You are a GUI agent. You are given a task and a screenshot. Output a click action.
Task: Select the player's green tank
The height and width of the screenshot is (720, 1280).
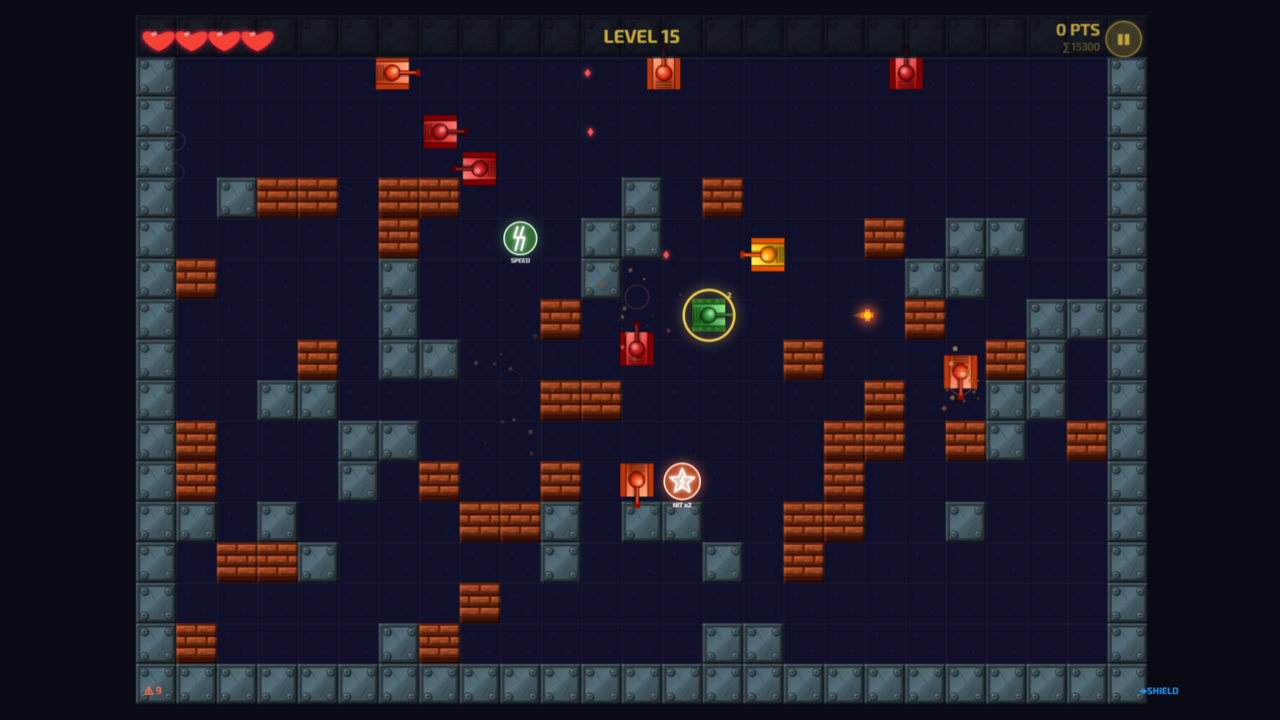pyautogui.click(x=708, y=315)
